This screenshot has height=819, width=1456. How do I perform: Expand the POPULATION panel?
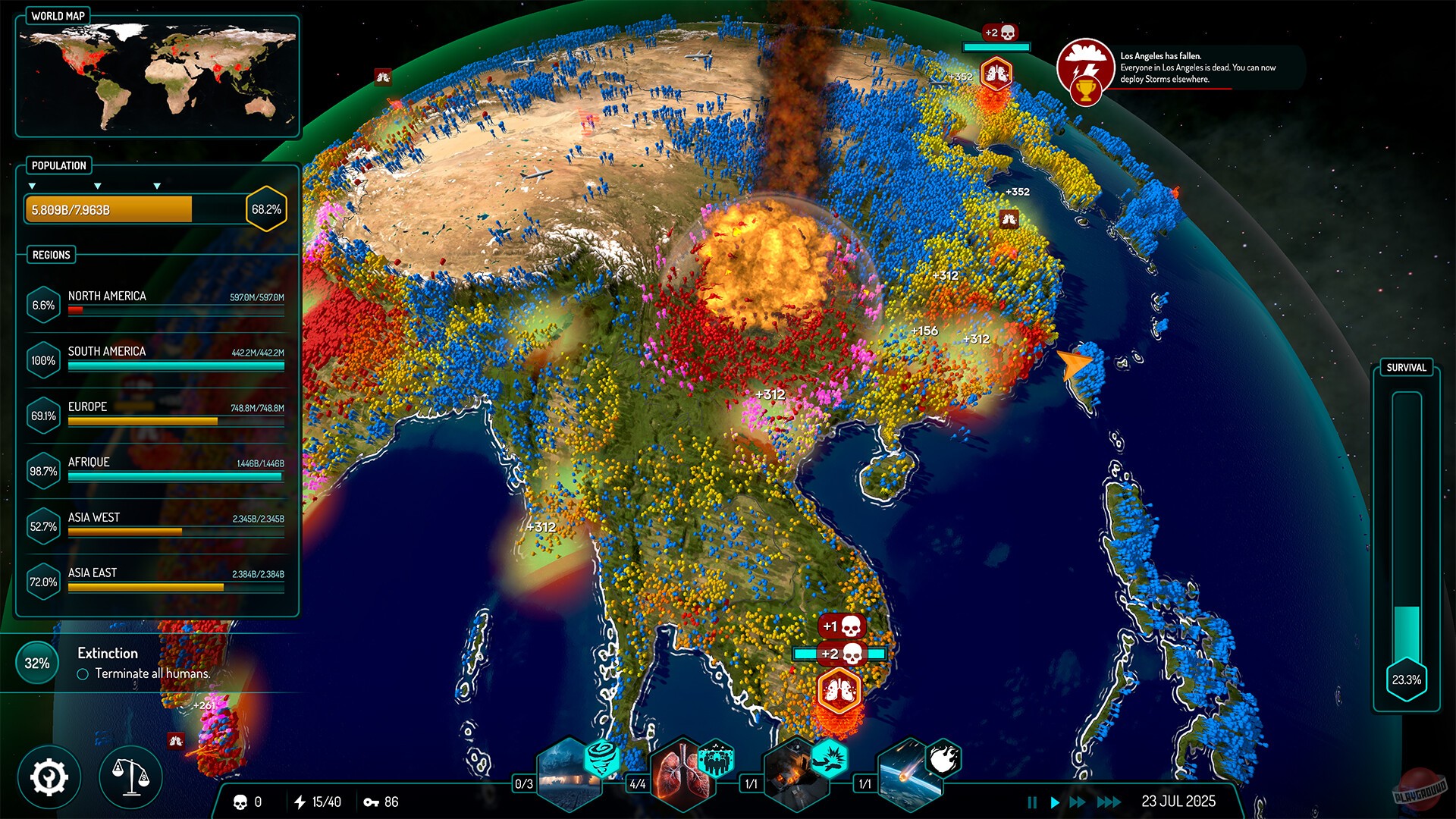click(x=59, y=166)
